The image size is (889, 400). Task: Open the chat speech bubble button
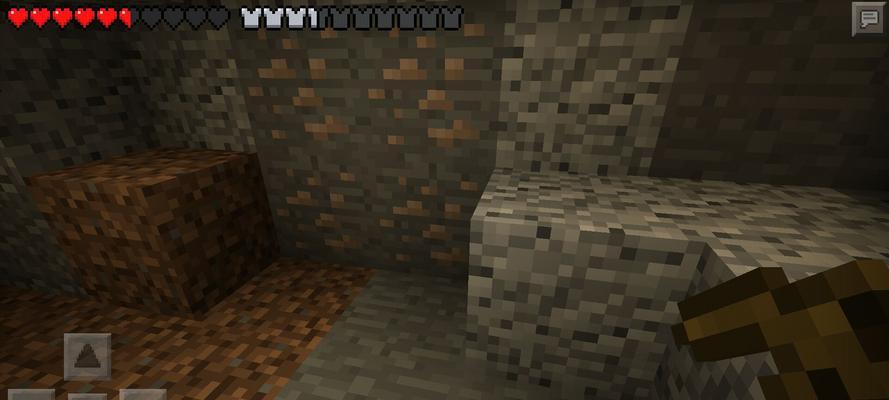coord(866,19)
